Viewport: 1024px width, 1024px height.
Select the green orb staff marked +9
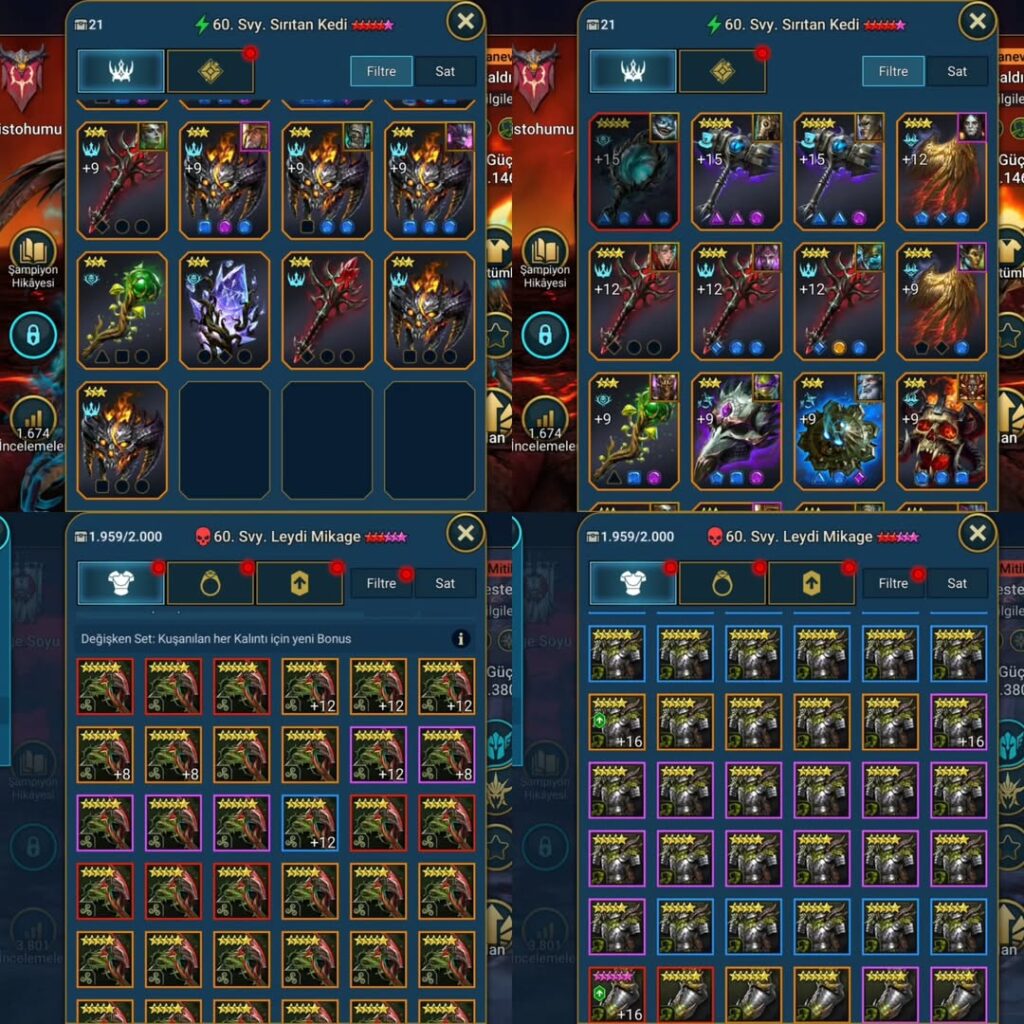point(634,430)
